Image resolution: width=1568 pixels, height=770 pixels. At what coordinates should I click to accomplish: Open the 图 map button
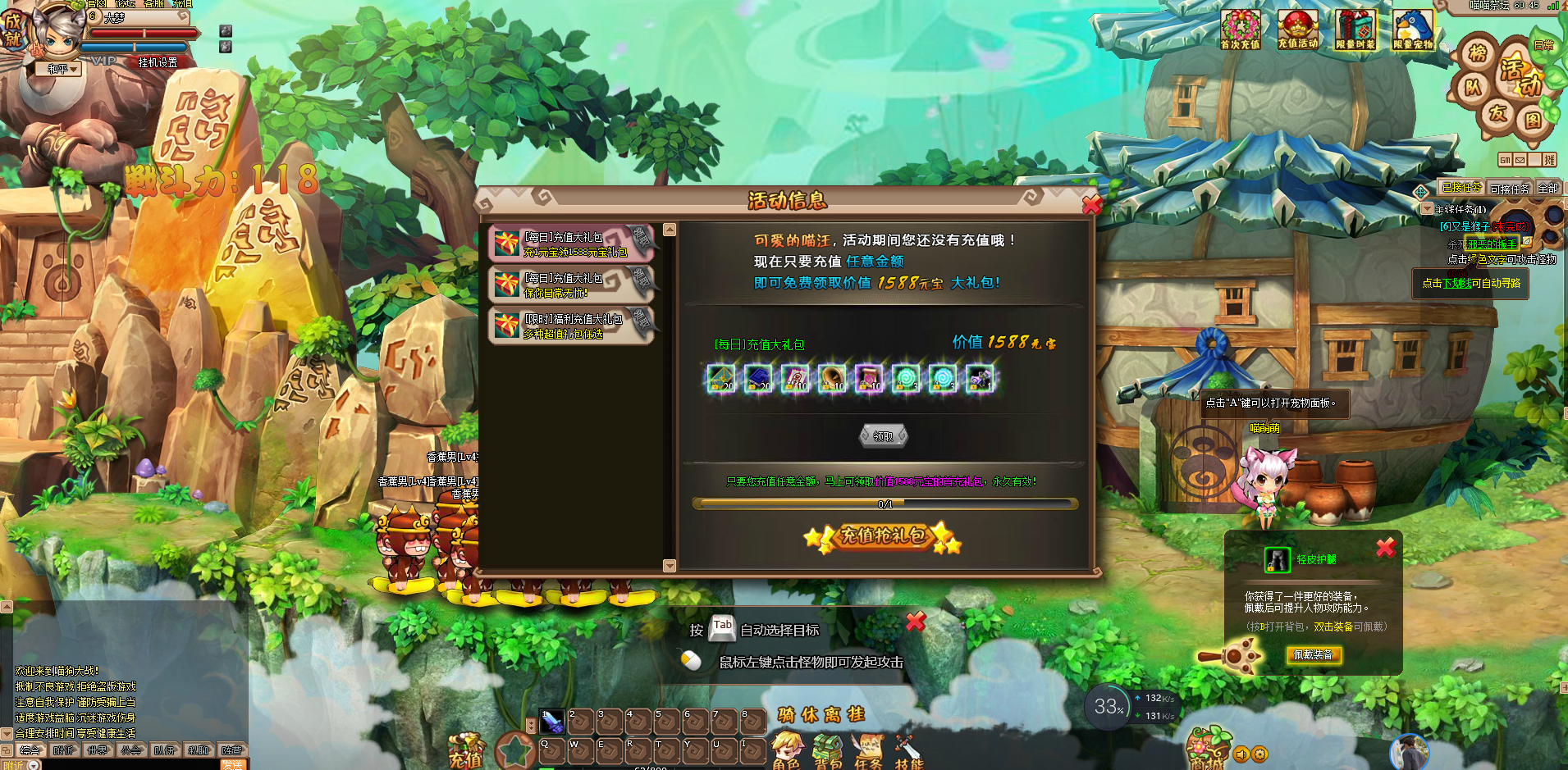[1533, 121]
